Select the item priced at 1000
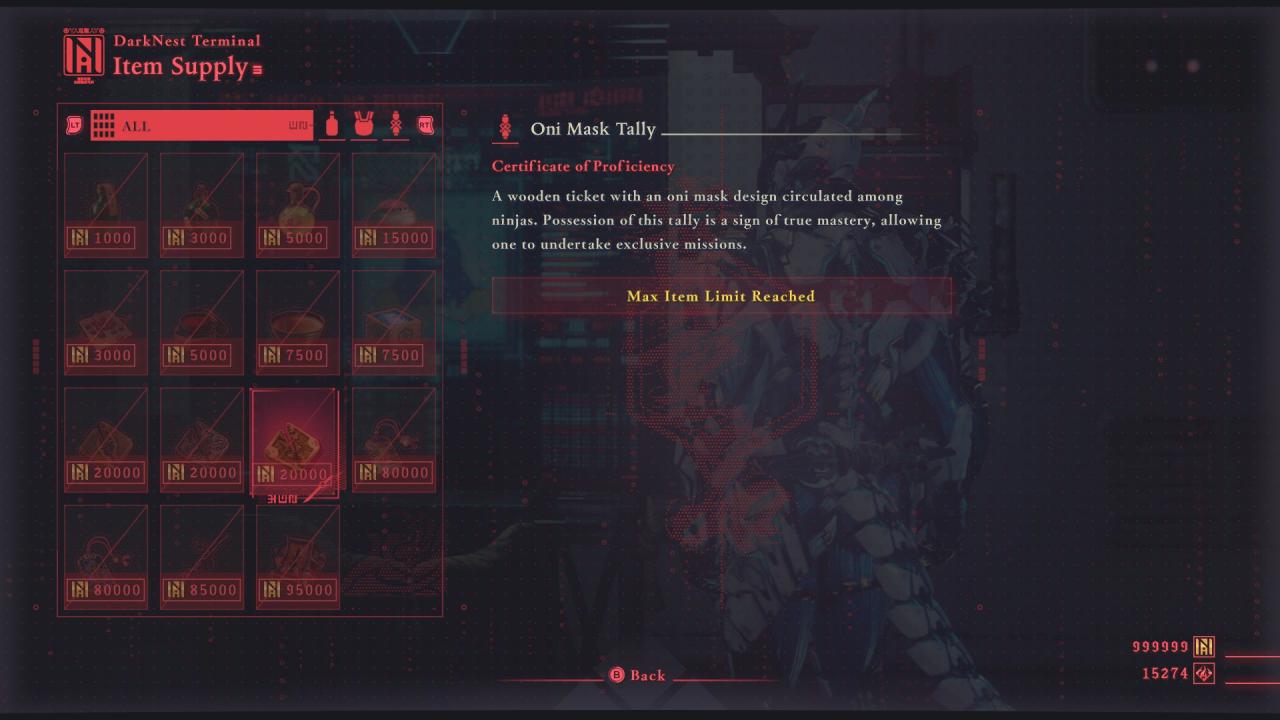This screenshot has height=720, width=1280. point(106,205)
